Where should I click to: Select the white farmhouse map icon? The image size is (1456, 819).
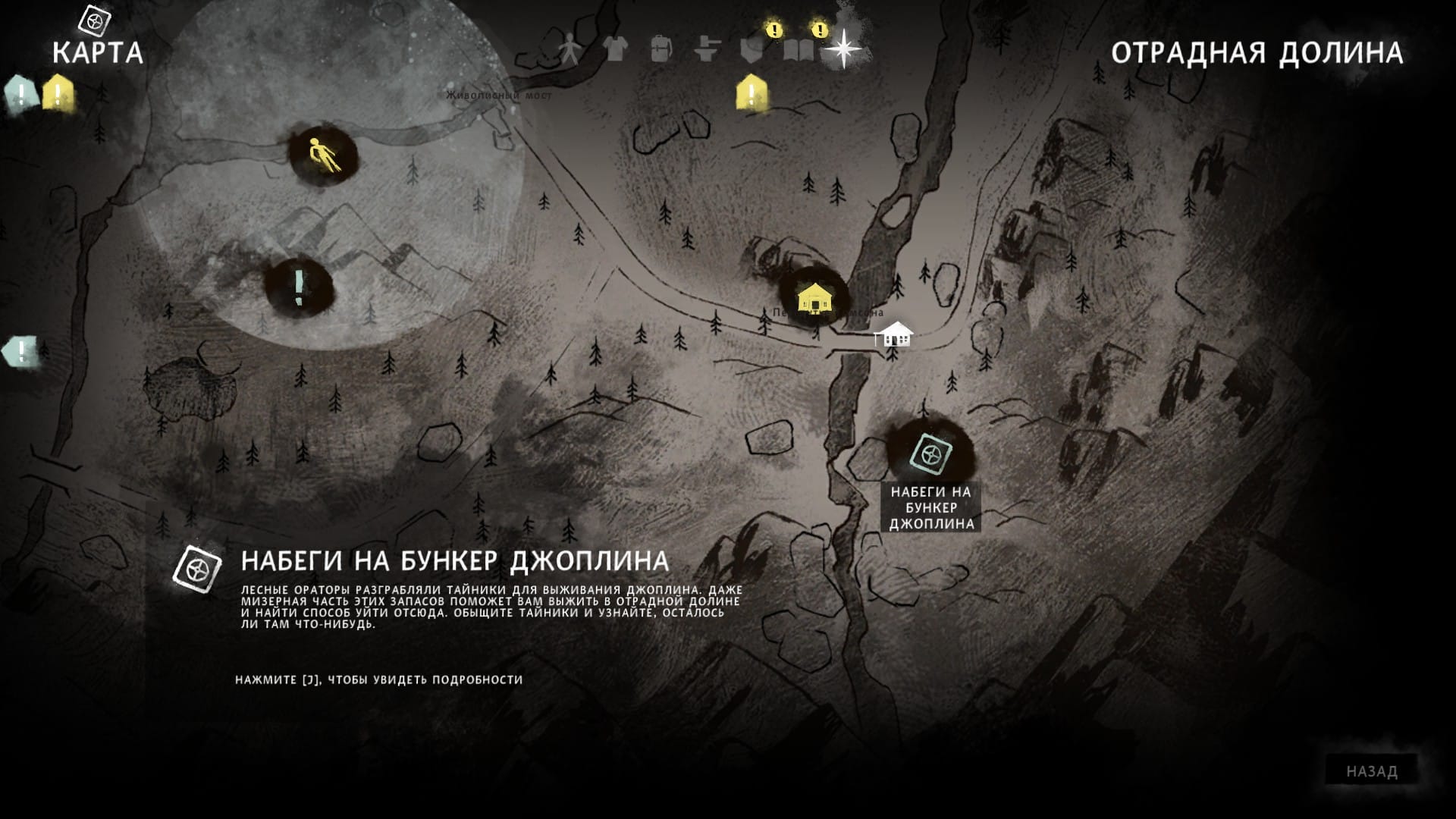pyautogui.click(x=894, y=334)
